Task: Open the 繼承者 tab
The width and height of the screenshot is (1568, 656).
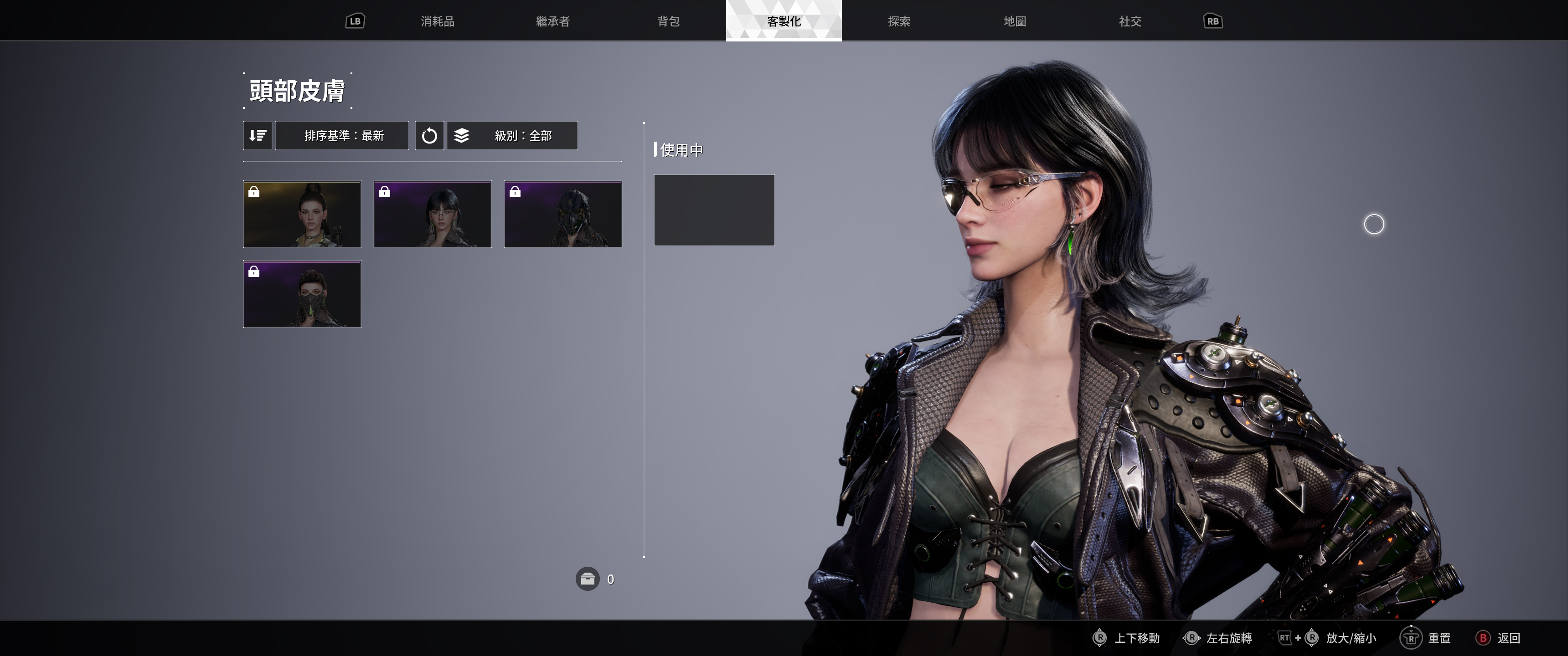Action: pos(552,21)
